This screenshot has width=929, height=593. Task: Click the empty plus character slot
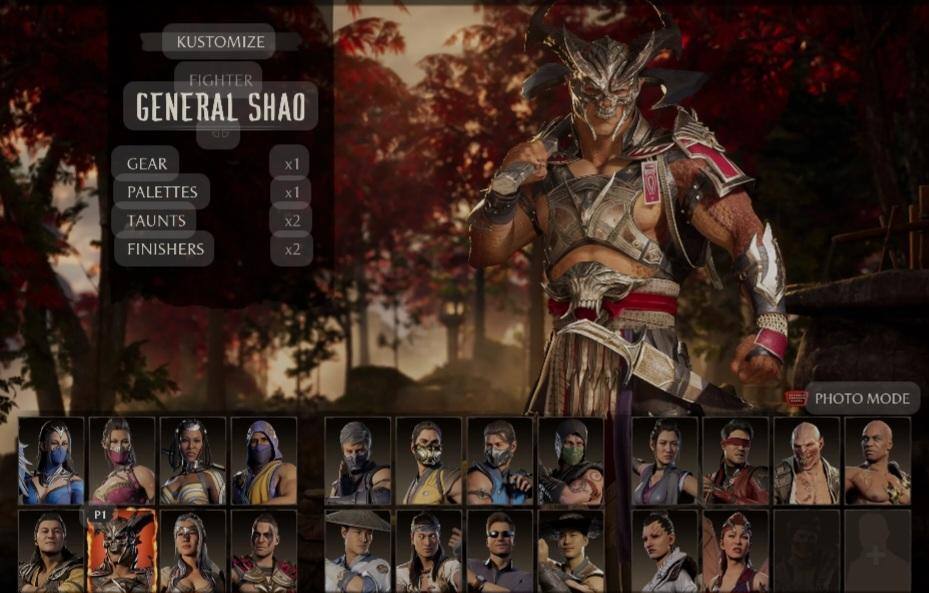click(x=877, y=552)
